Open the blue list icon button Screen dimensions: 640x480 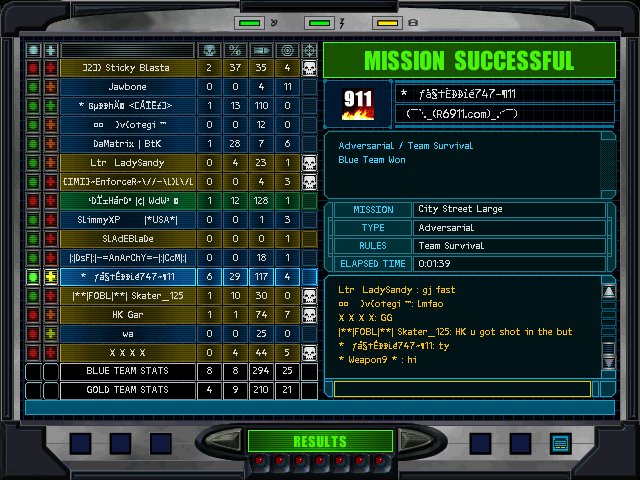coord(560,443)
